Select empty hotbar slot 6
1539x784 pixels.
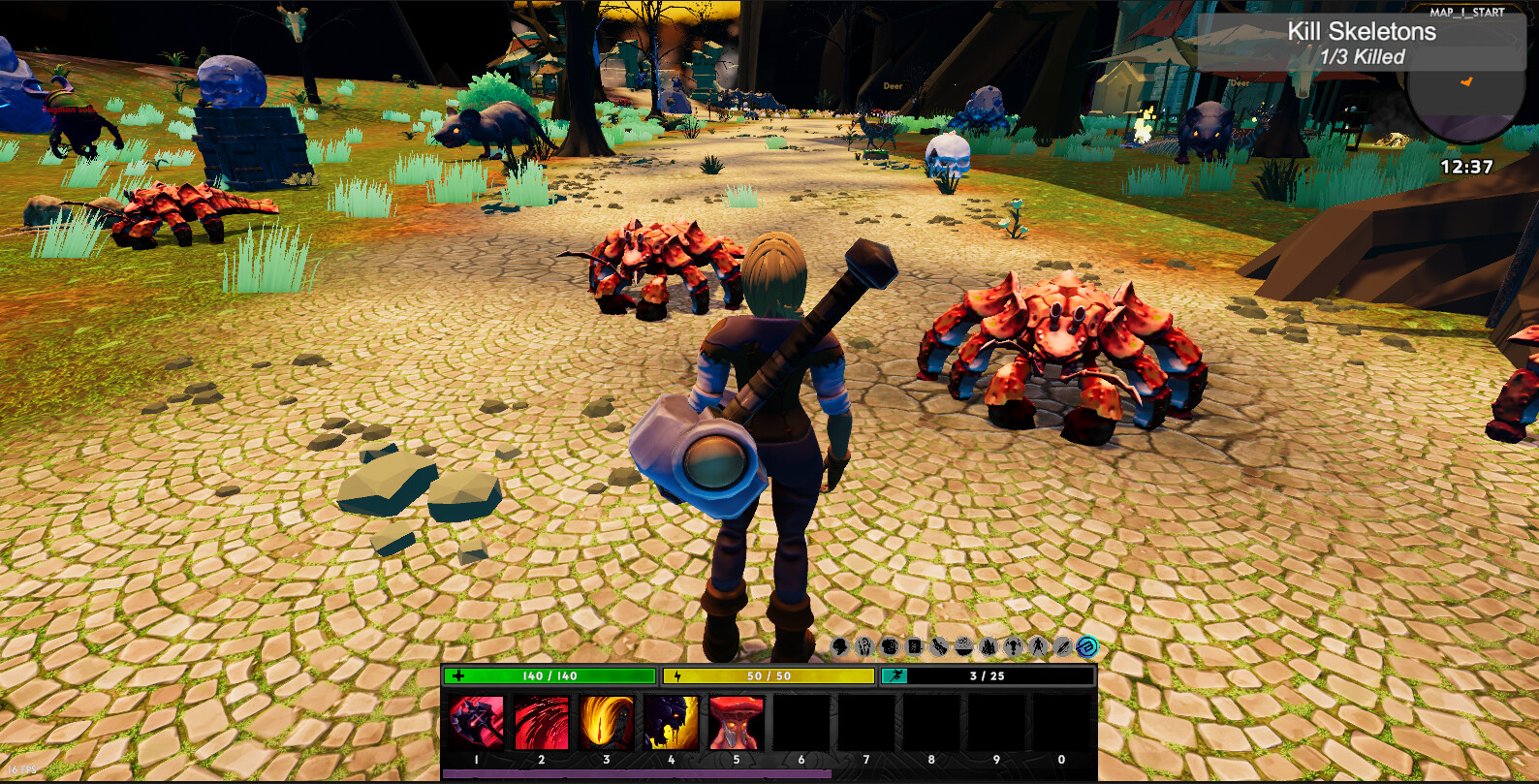click(800, 722)
